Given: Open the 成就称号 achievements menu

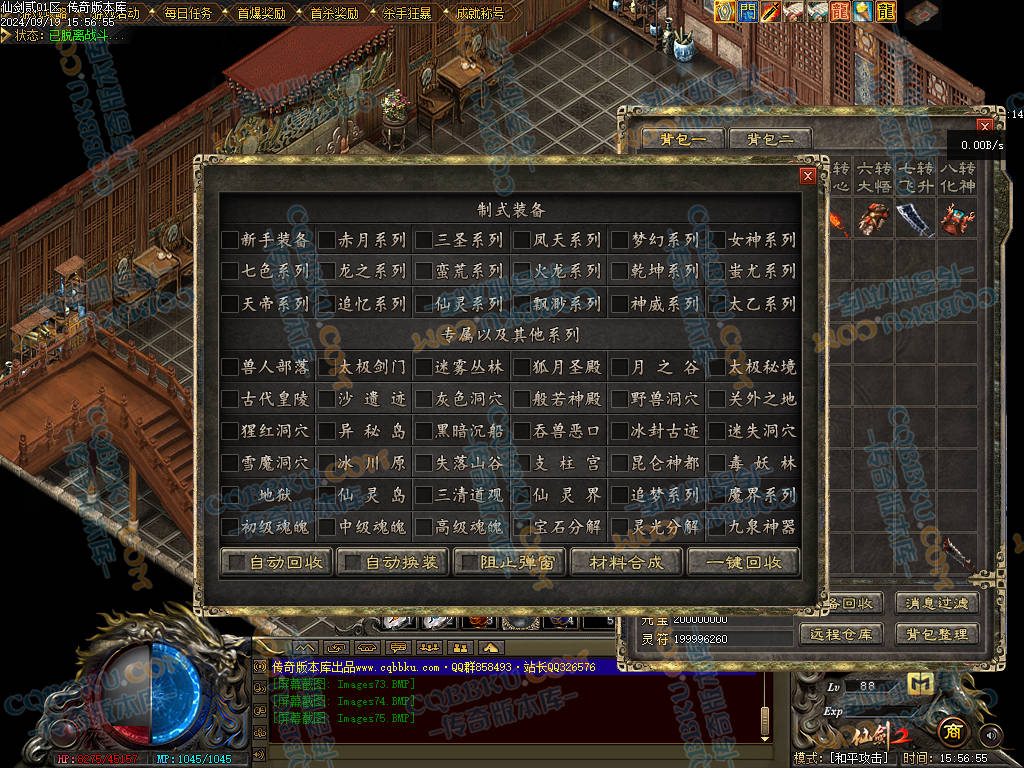Looking at the screenshot, I should tap(479, 13).
